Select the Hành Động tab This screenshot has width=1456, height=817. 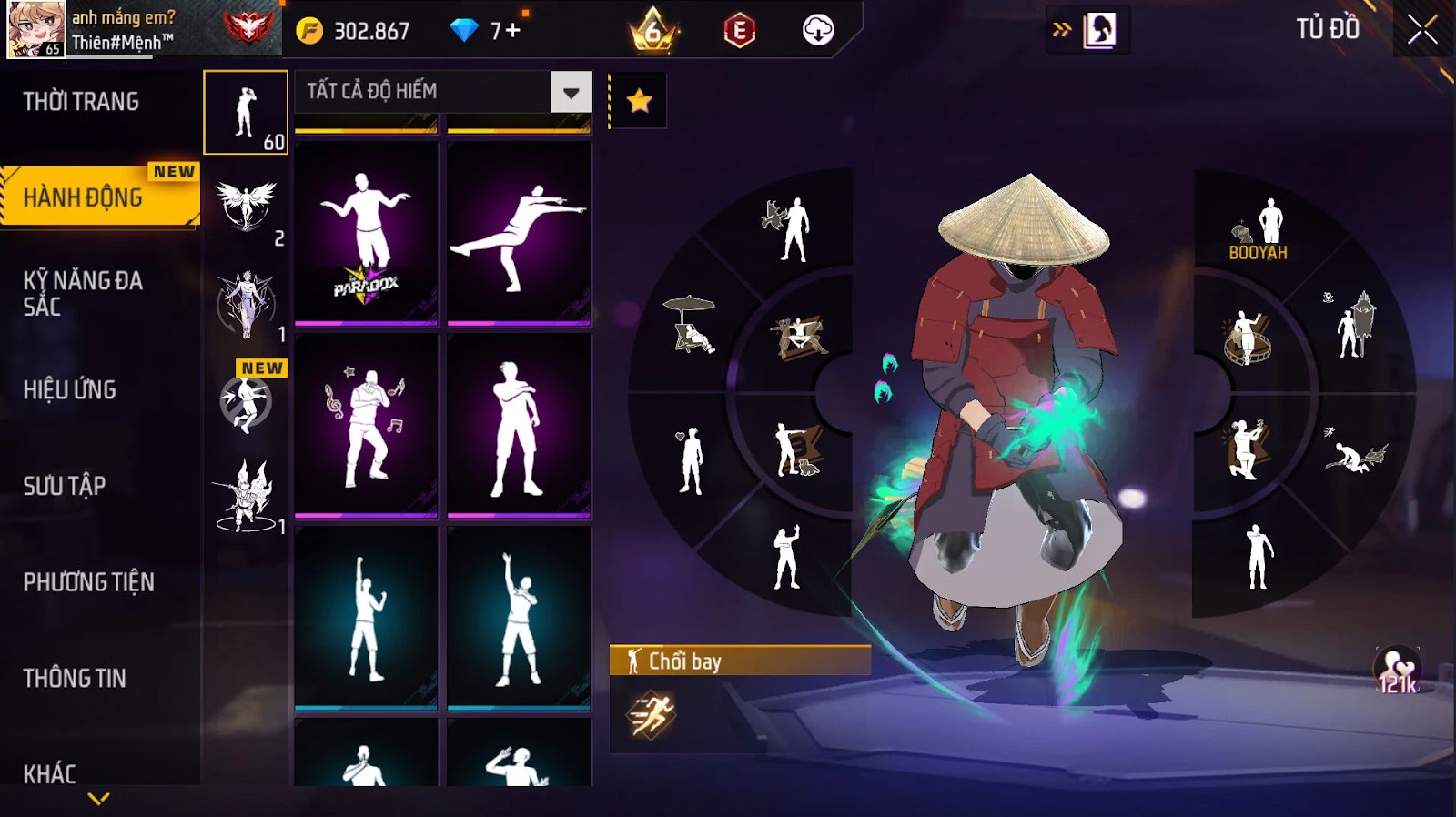[x=84, y=197]
